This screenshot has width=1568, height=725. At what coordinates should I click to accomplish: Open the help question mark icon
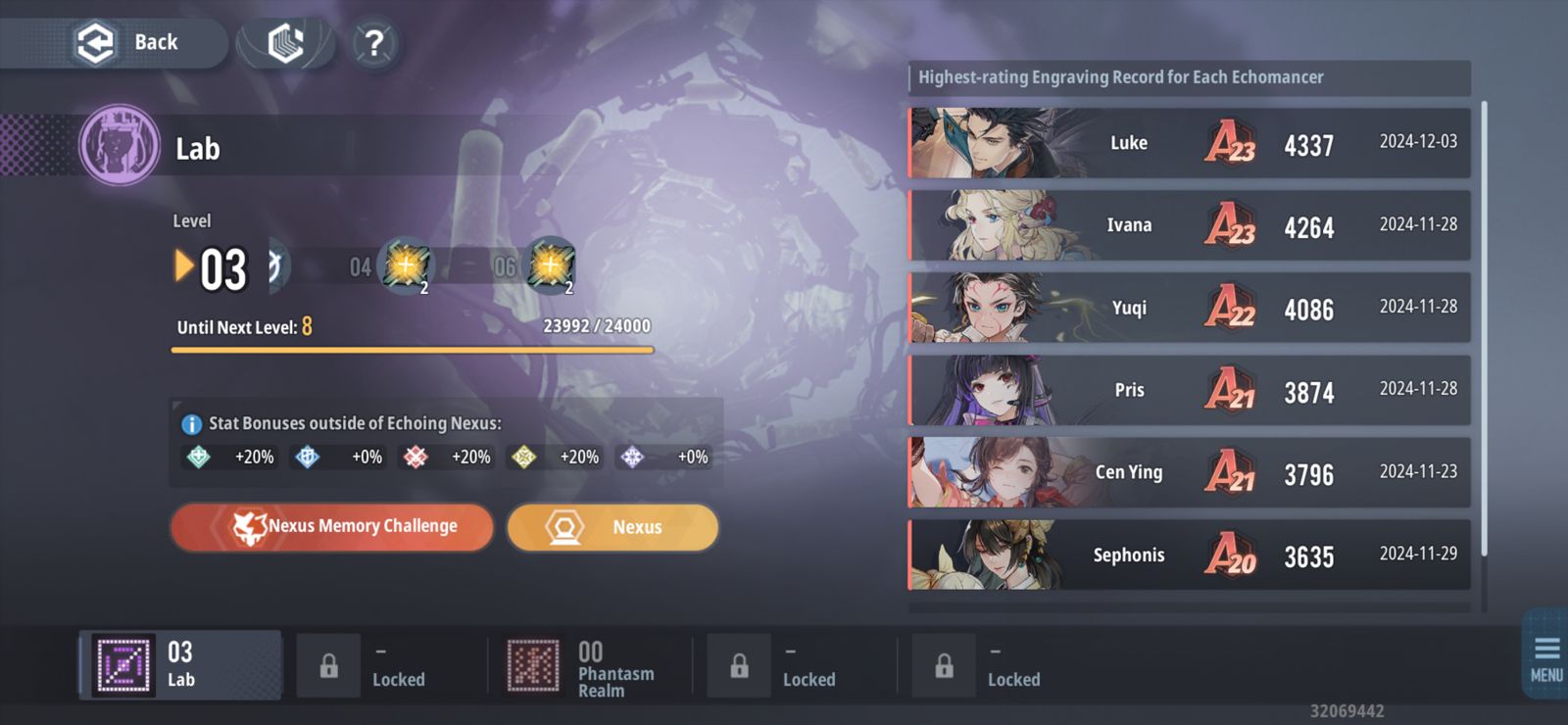(x=373, y=42)
